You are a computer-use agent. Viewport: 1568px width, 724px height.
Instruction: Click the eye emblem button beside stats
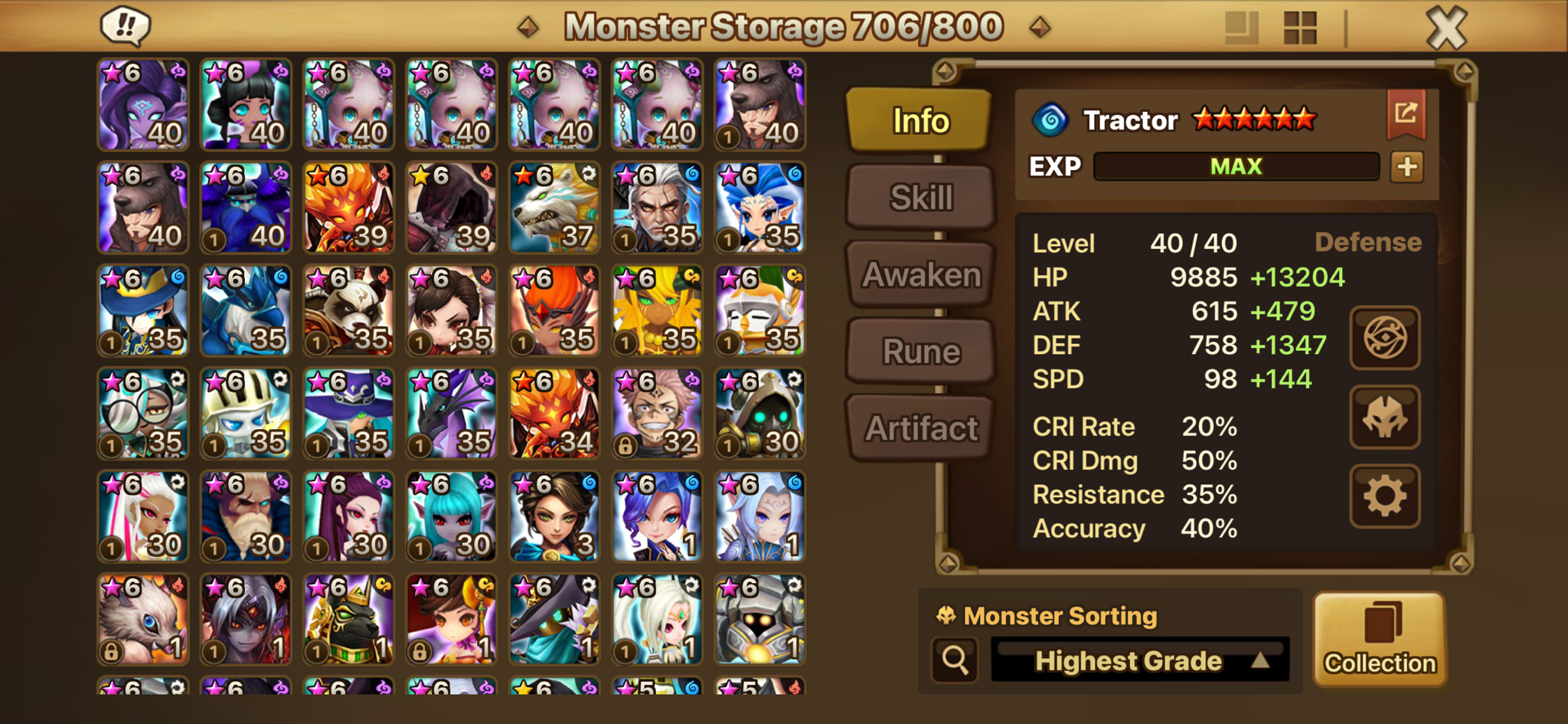pos(1384,338)
